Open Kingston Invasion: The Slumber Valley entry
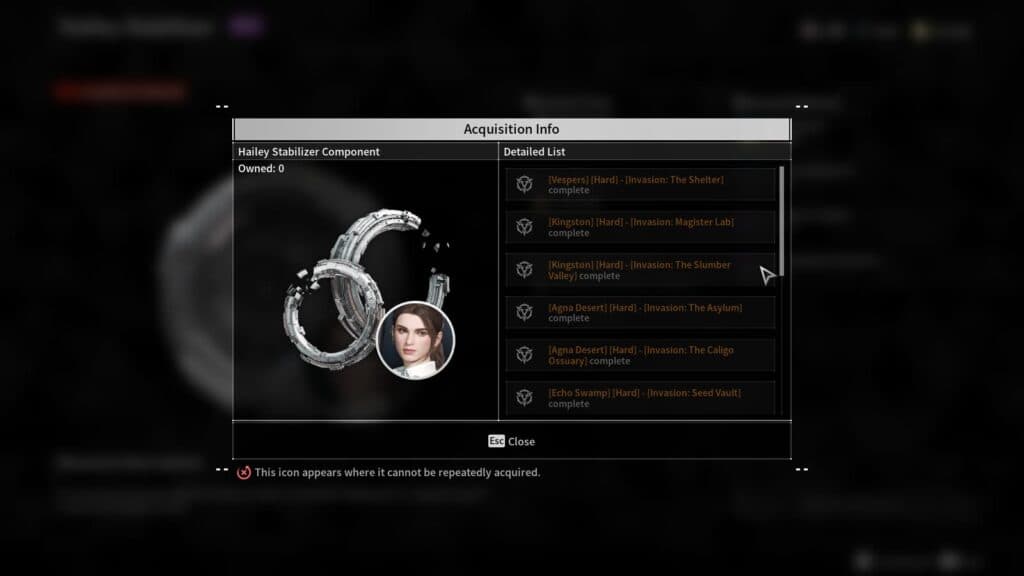The width and height of the screenshot is (1024, 576). tap(640, 270)
